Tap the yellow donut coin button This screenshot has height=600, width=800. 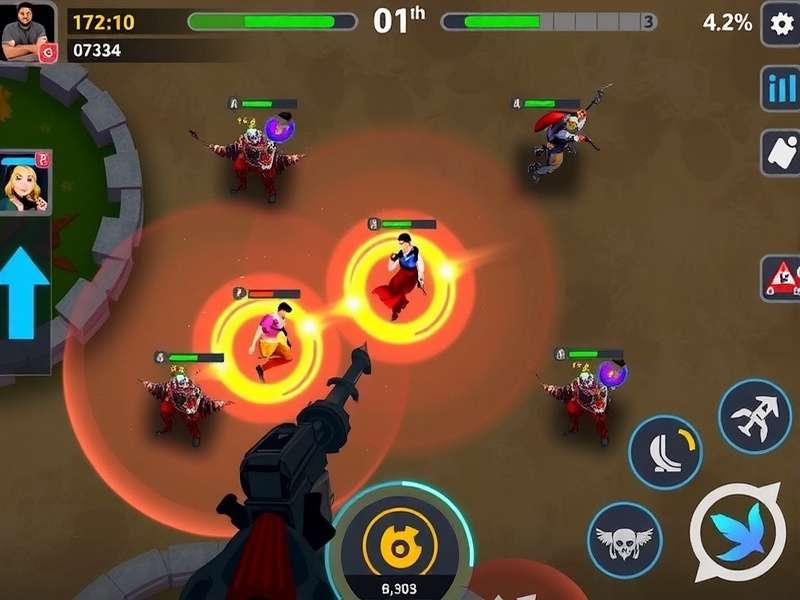click(400, 544)
